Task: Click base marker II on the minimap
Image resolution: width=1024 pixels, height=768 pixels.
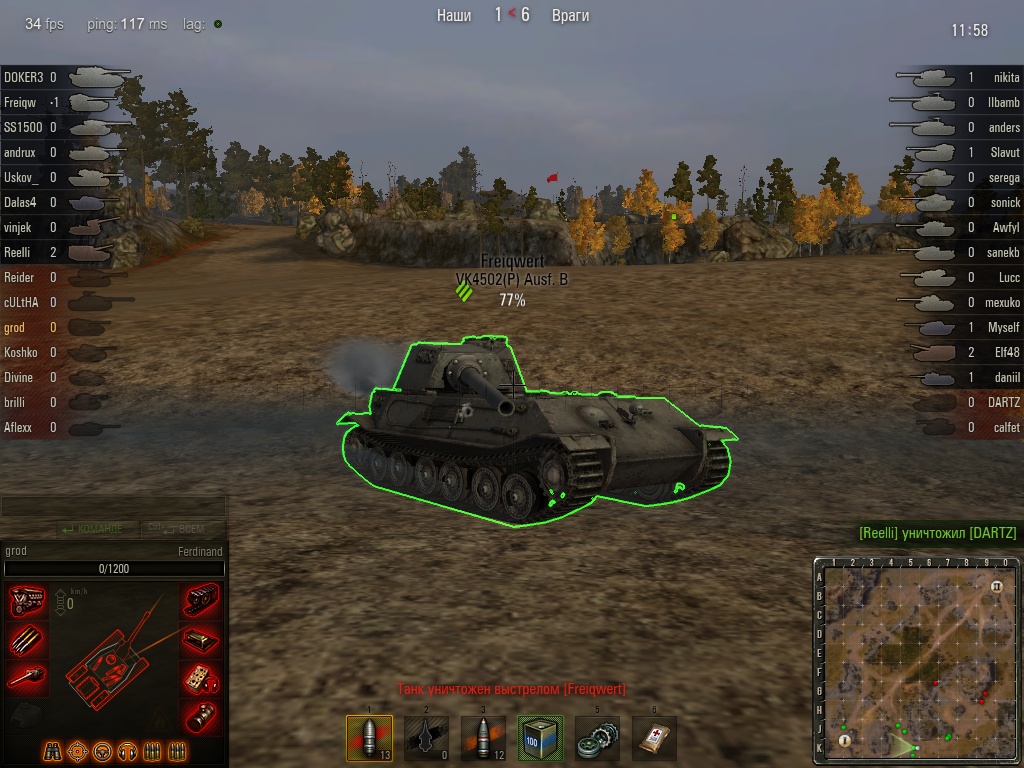Action: pyautogui.click(x=996, y=585)
